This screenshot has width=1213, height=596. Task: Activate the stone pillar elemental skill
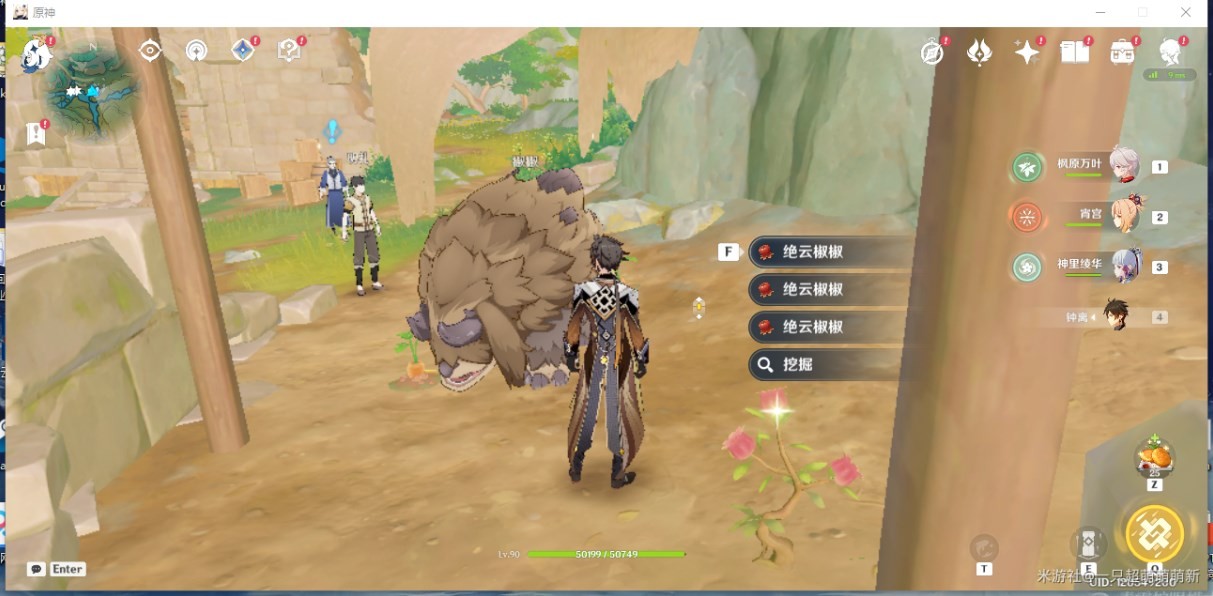[1088, 545]
